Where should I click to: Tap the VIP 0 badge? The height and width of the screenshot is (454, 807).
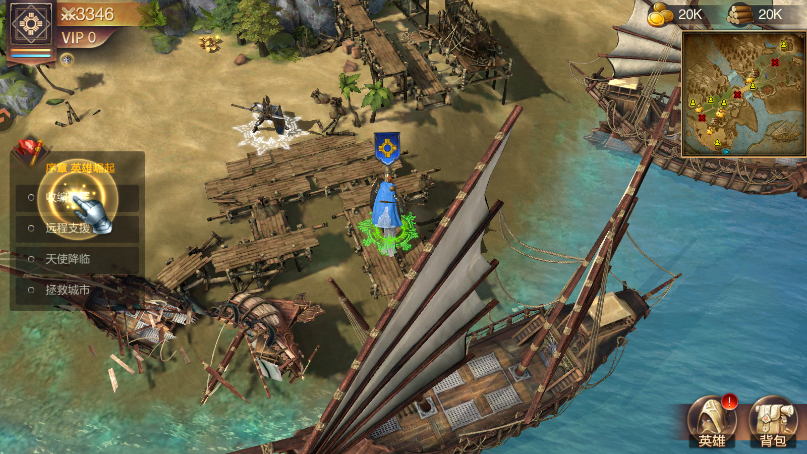(80, 38)
